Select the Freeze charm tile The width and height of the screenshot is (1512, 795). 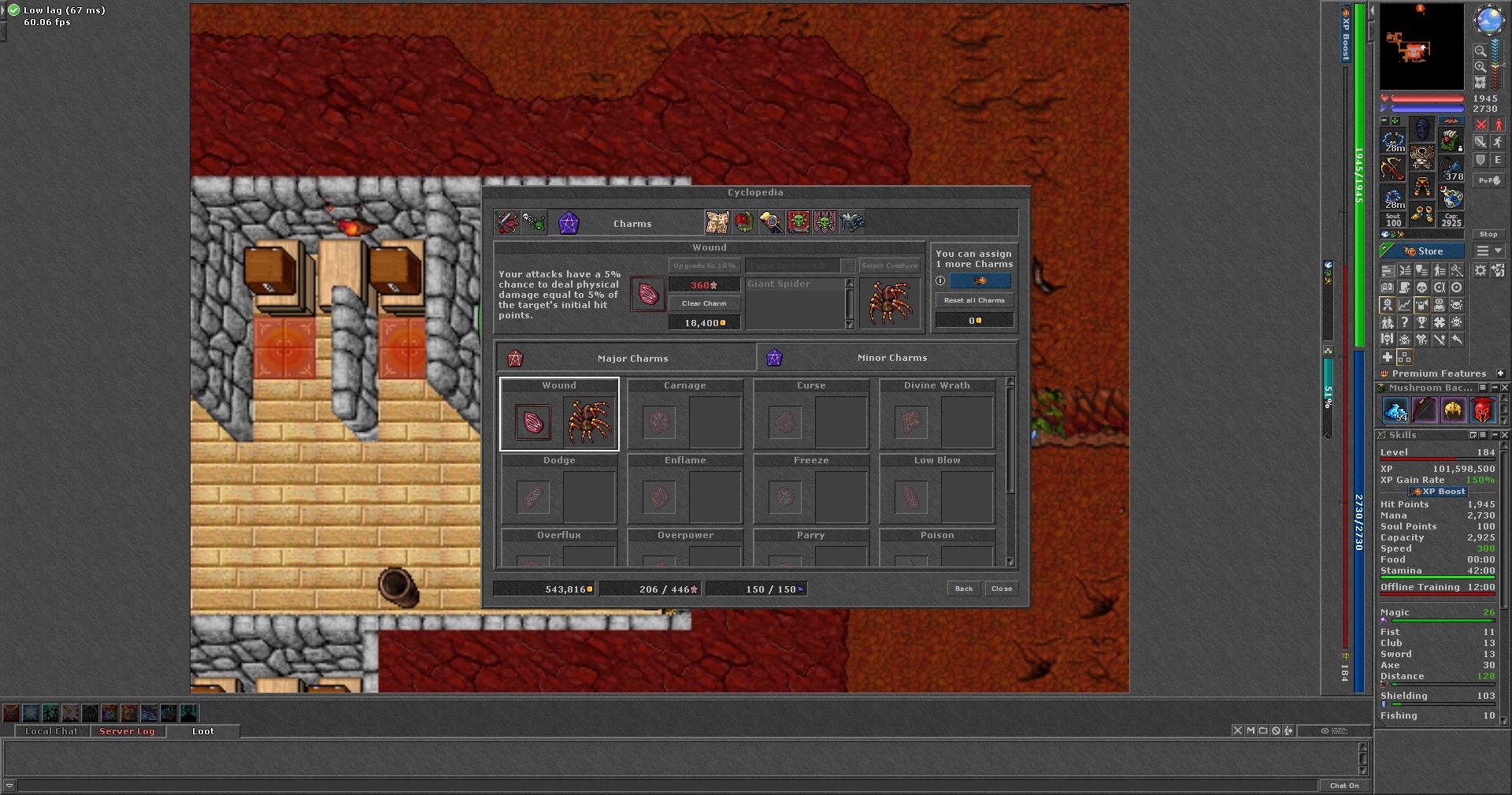coord(811,489)
